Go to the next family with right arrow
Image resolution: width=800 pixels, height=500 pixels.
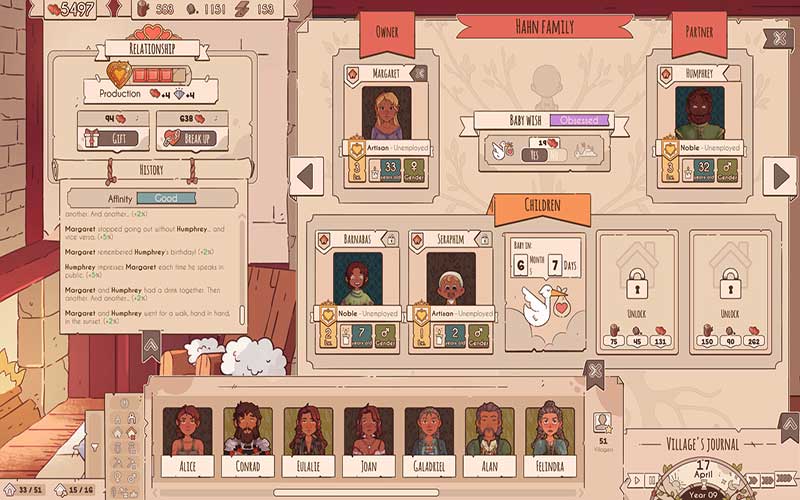(779, 176)
